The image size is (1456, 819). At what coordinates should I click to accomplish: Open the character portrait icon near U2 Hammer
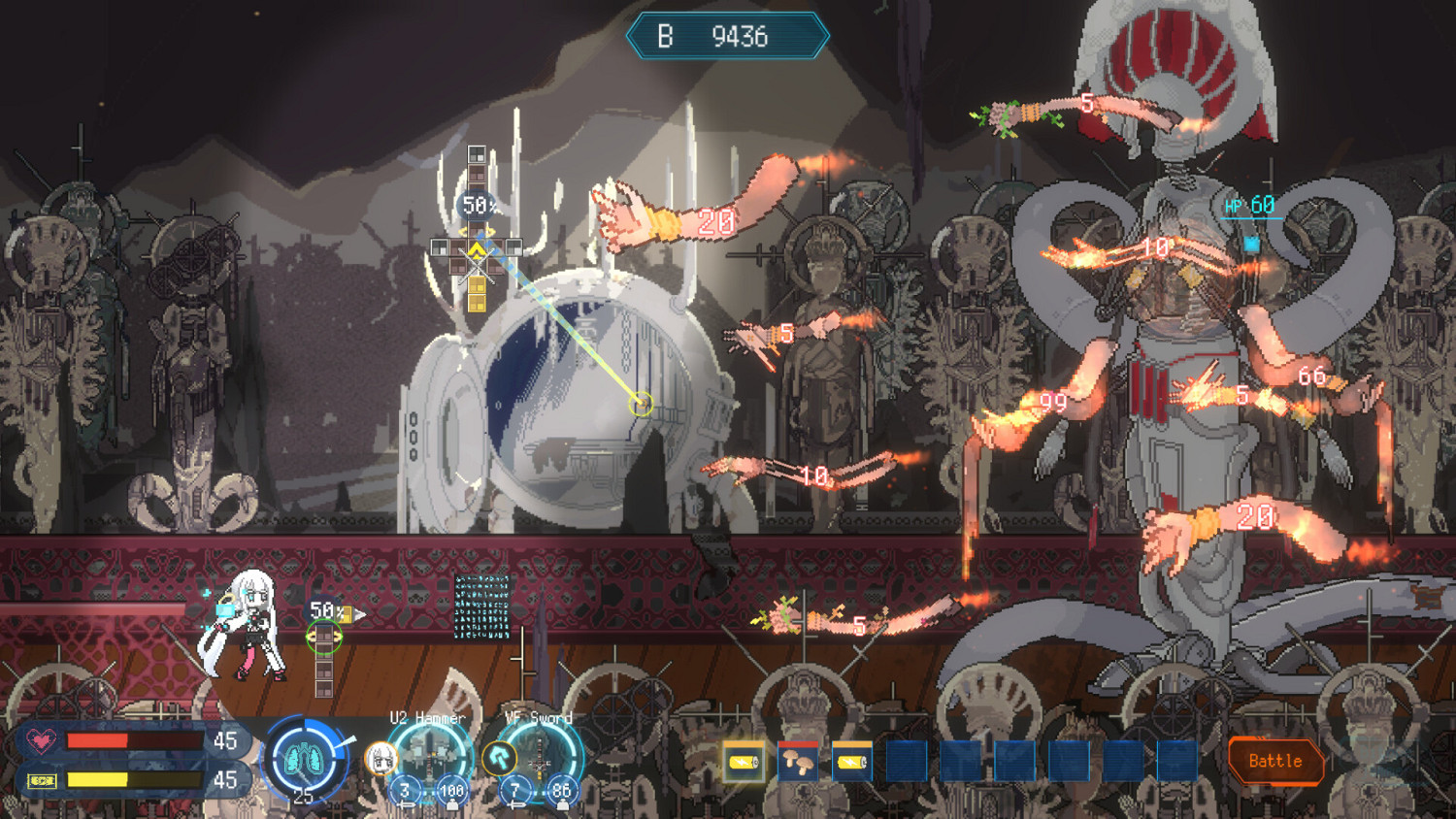379,757
